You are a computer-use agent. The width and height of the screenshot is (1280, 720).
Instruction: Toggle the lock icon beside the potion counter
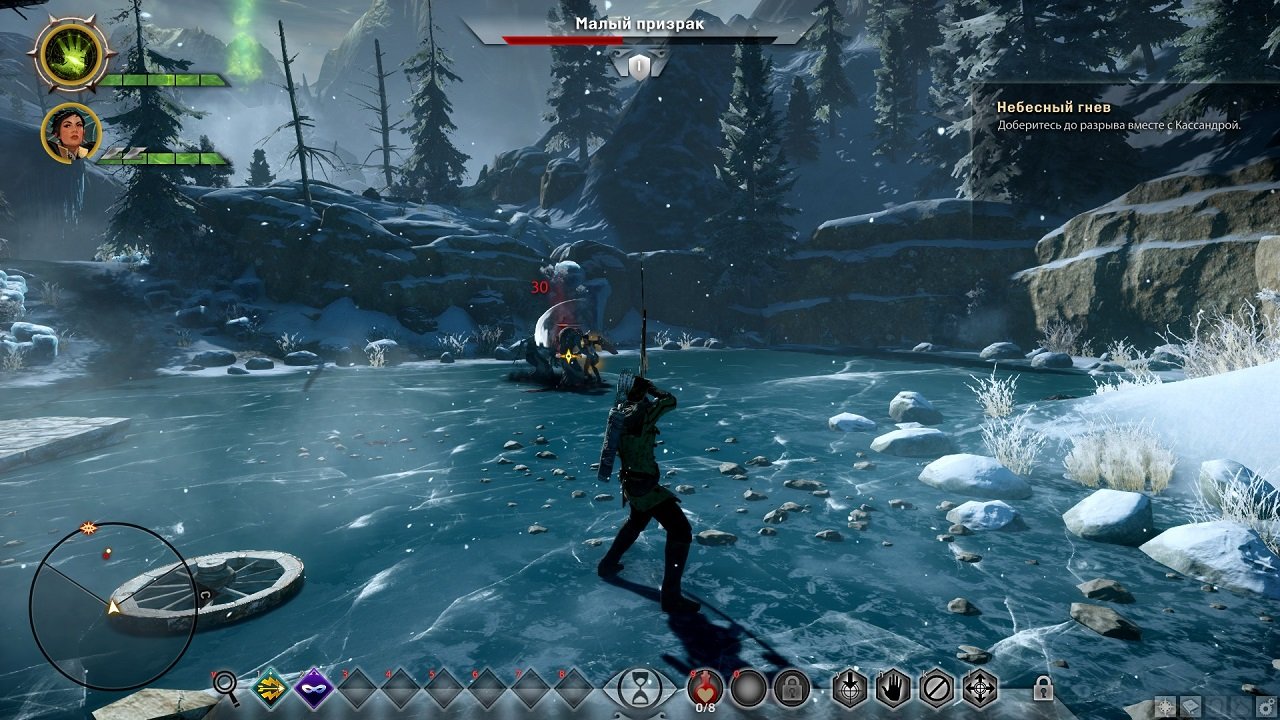pyautogui.click(x=791, y=688)
